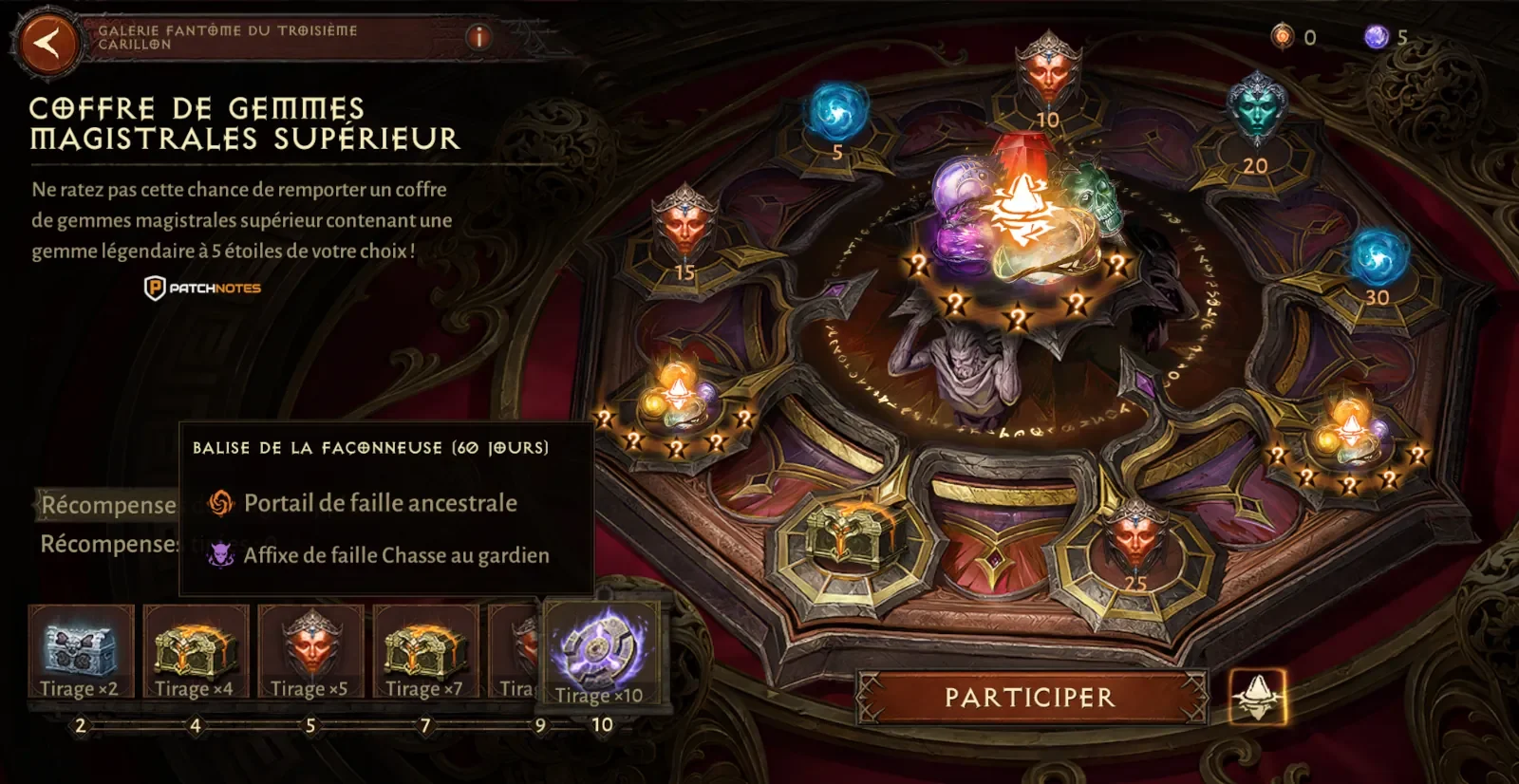Click the purple orb currency icon

click(x=1376, y=37)
